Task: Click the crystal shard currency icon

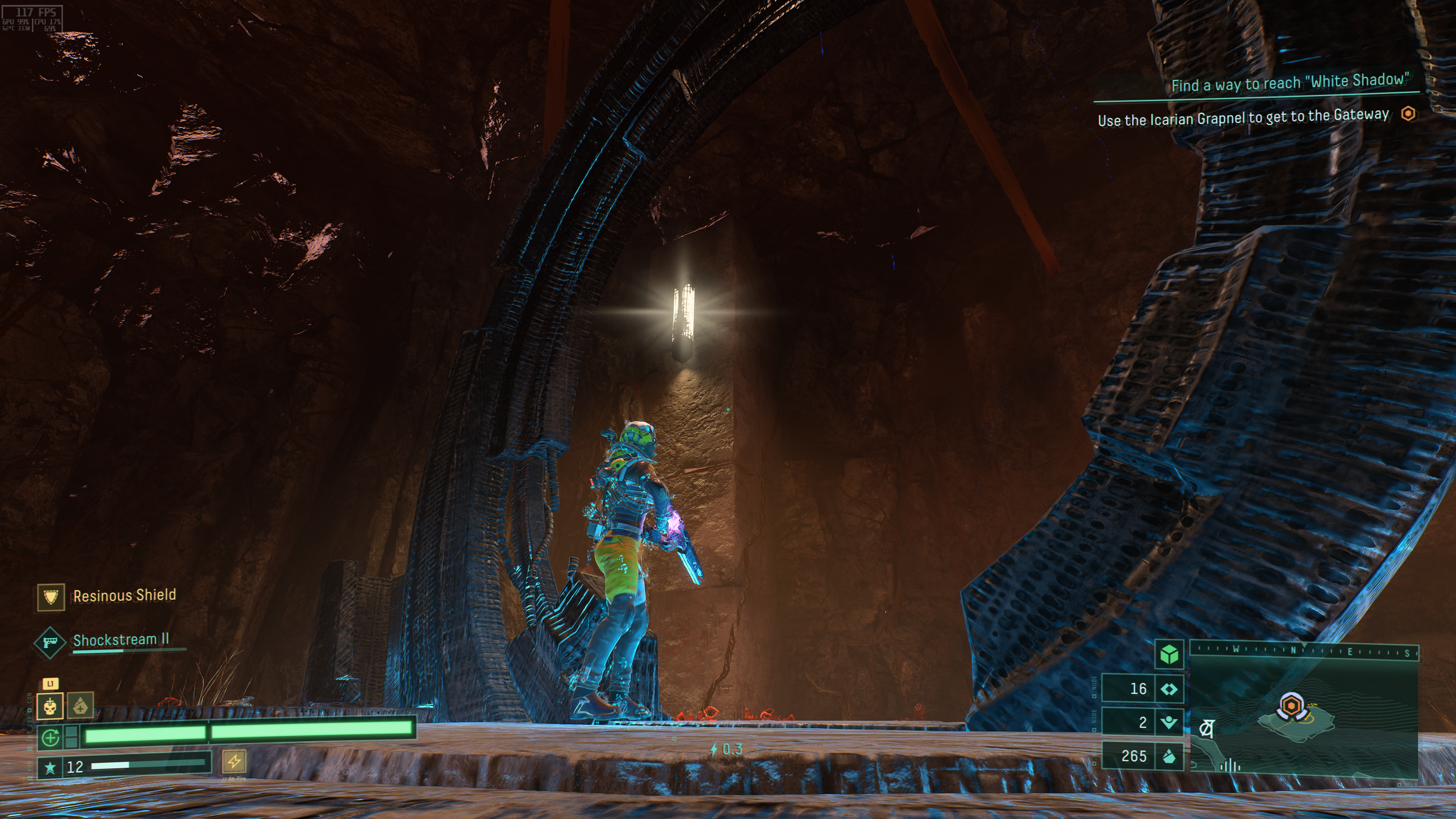Action: tap(1169, 756)
